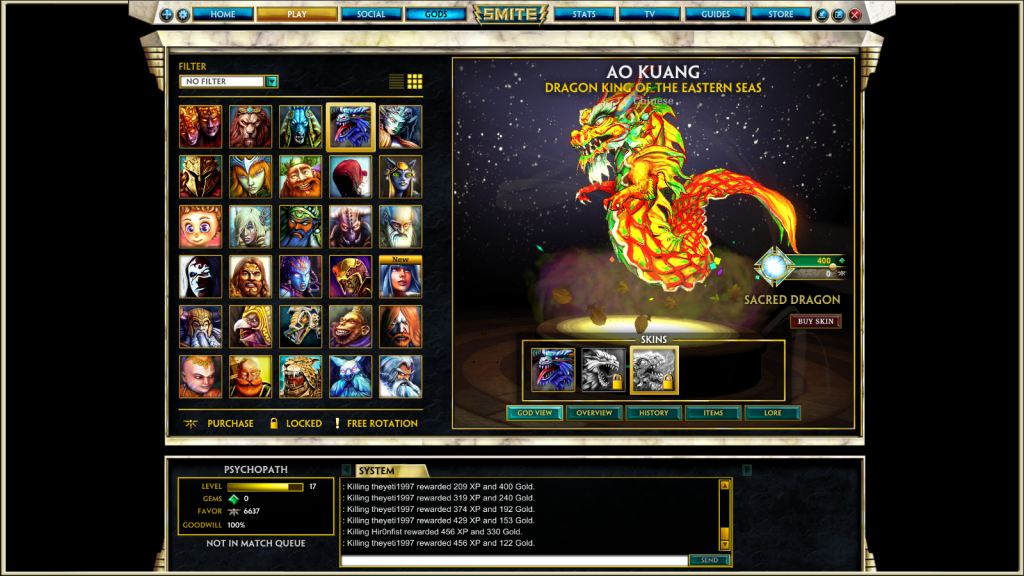This screenshot has height=576, width=1024.
Task: Open the Guides section
Action: [x=716, y=14]
